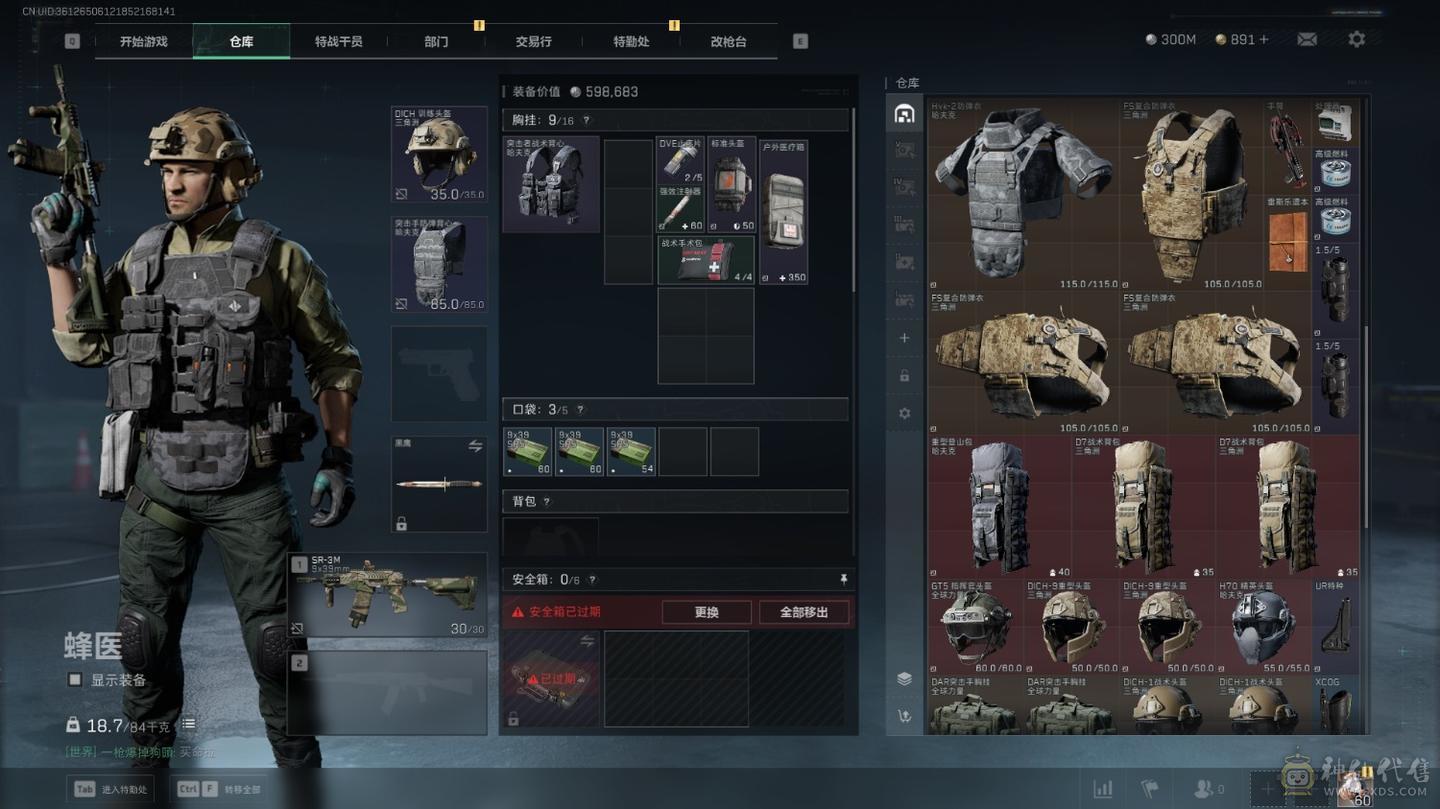Viewport: 1440px width, 809px height.
Task: Open the settings gear icon
Action: tap(1356, 39)
